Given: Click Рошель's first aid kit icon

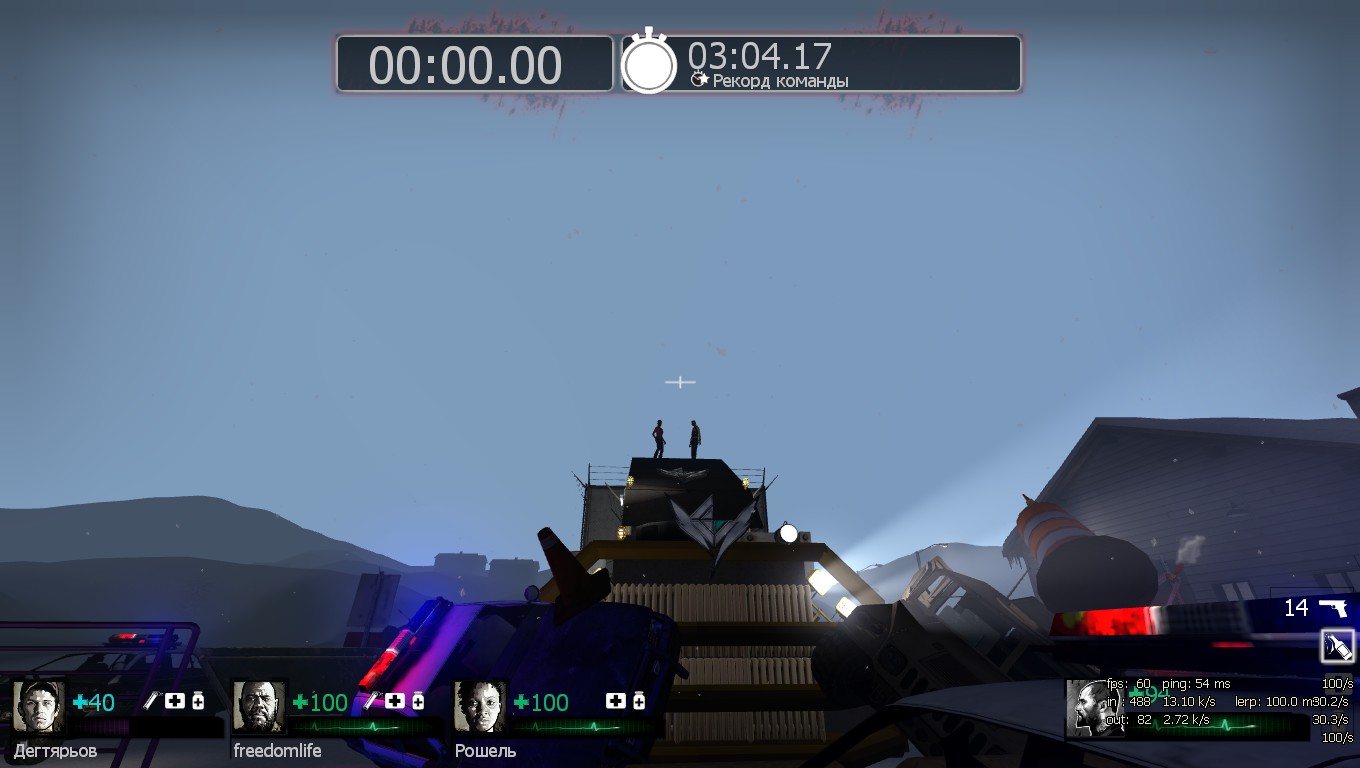Looking at the screenshot, I should coord(616,701).
